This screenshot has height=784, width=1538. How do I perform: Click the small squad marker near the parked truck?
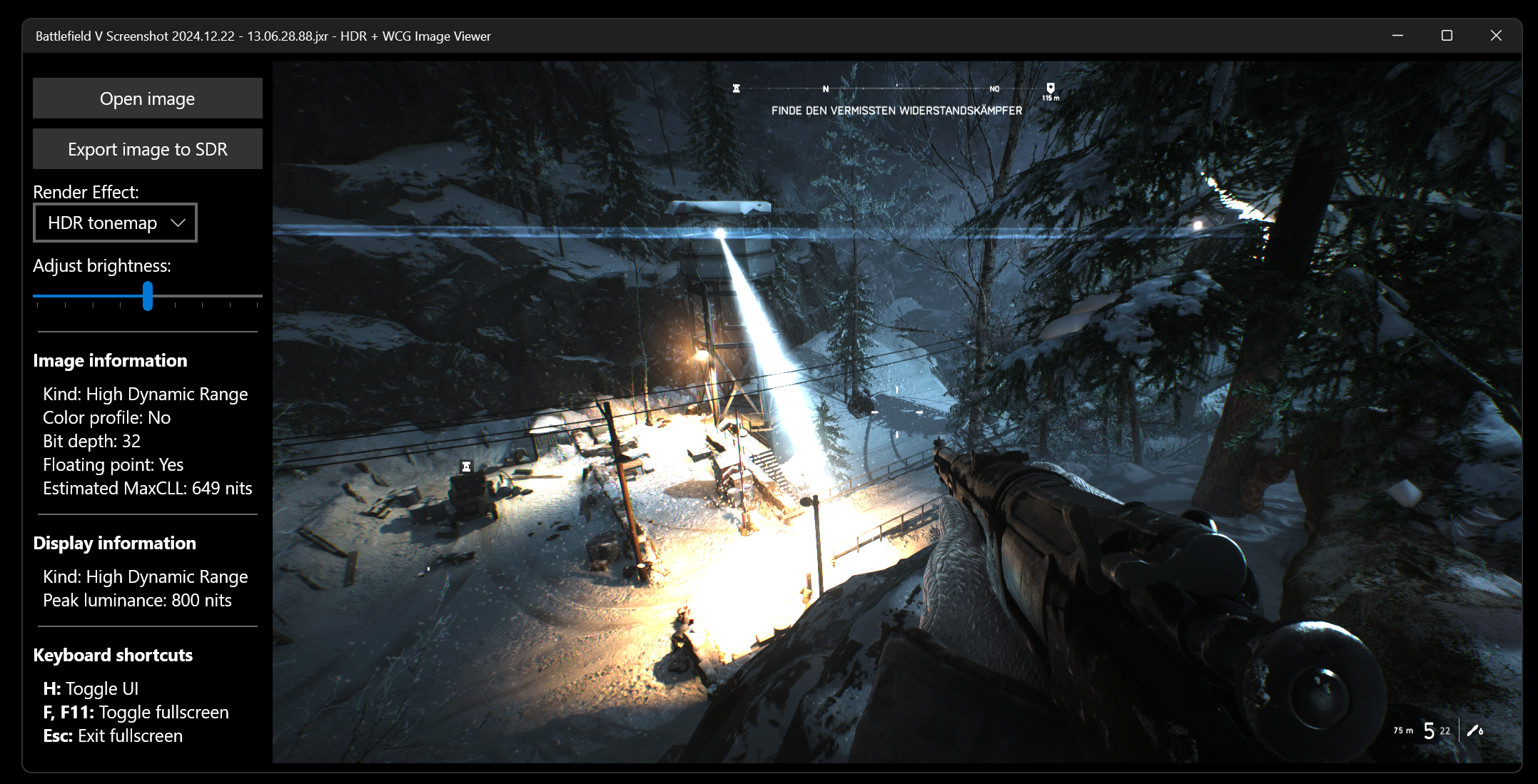click(466, 465)
